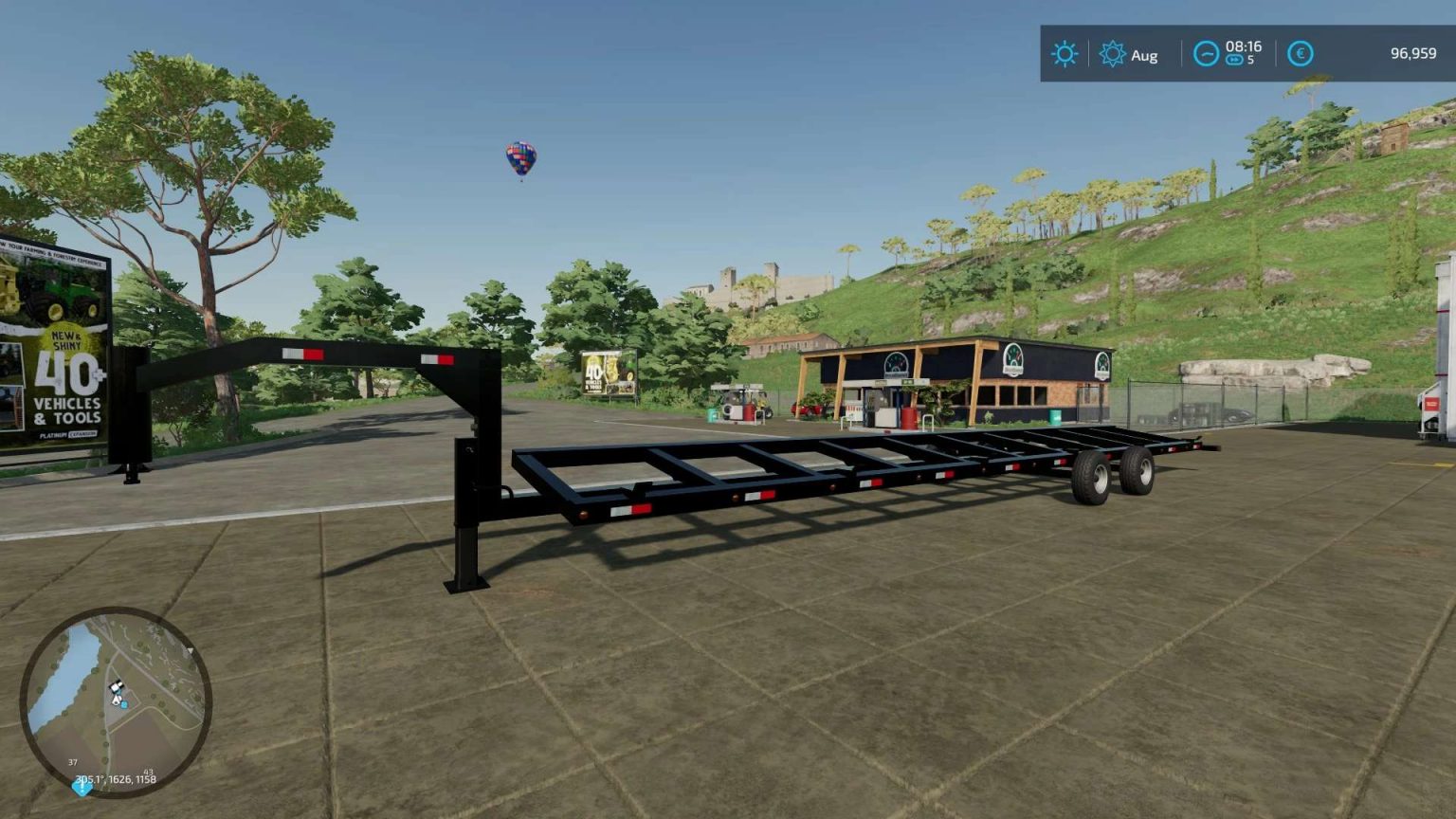Select the Aug season sun icon
1456x819 pixels.
coord(1114,54)
